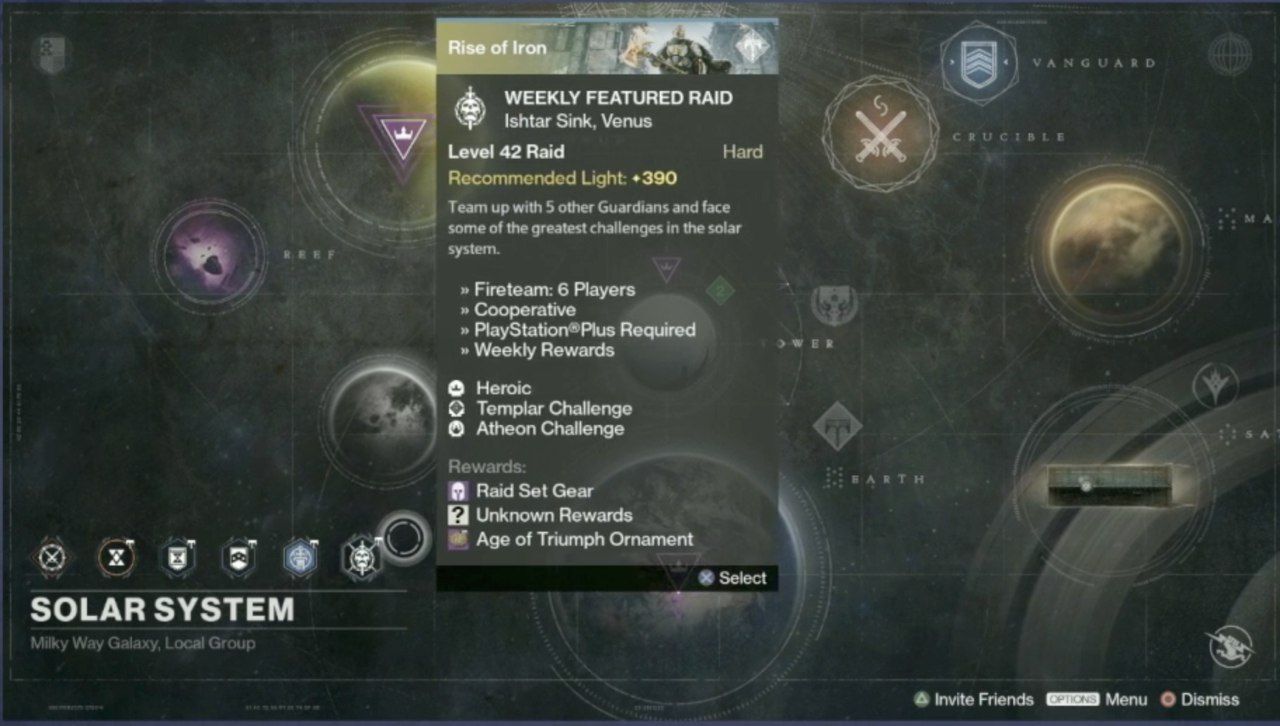Open the Vanguard shield destination
Screen dimensions: 1280x726
click(x=978, y=62)
